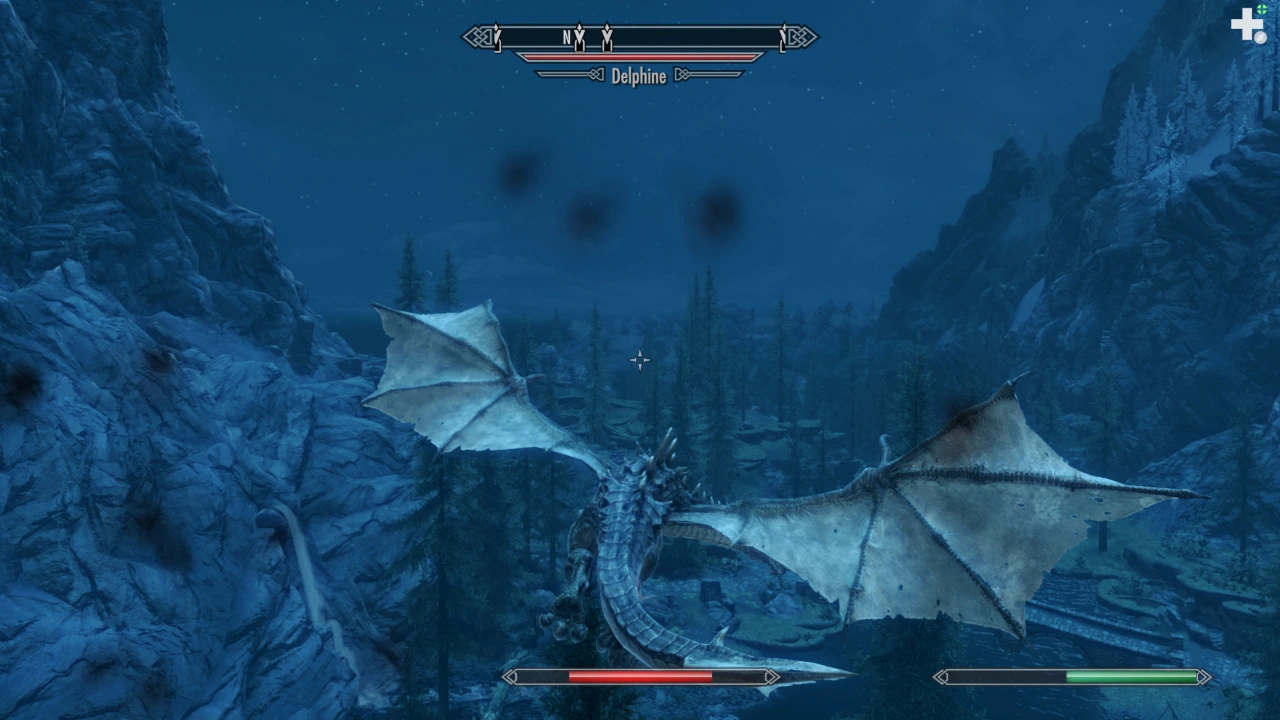Select the quest marker near the compass left edge

pos(496,38)
